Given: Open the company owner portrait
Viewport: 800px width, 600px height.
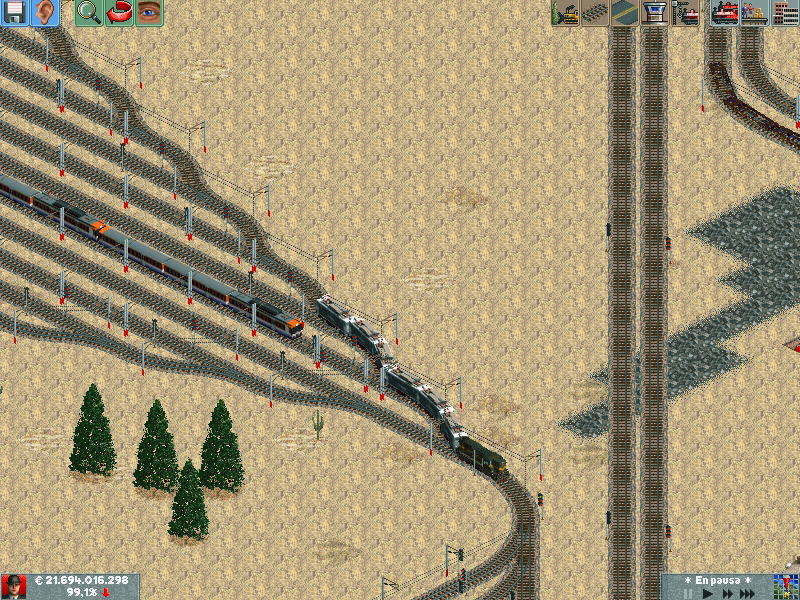Looking at the screenshot, I should pos(14,587).
